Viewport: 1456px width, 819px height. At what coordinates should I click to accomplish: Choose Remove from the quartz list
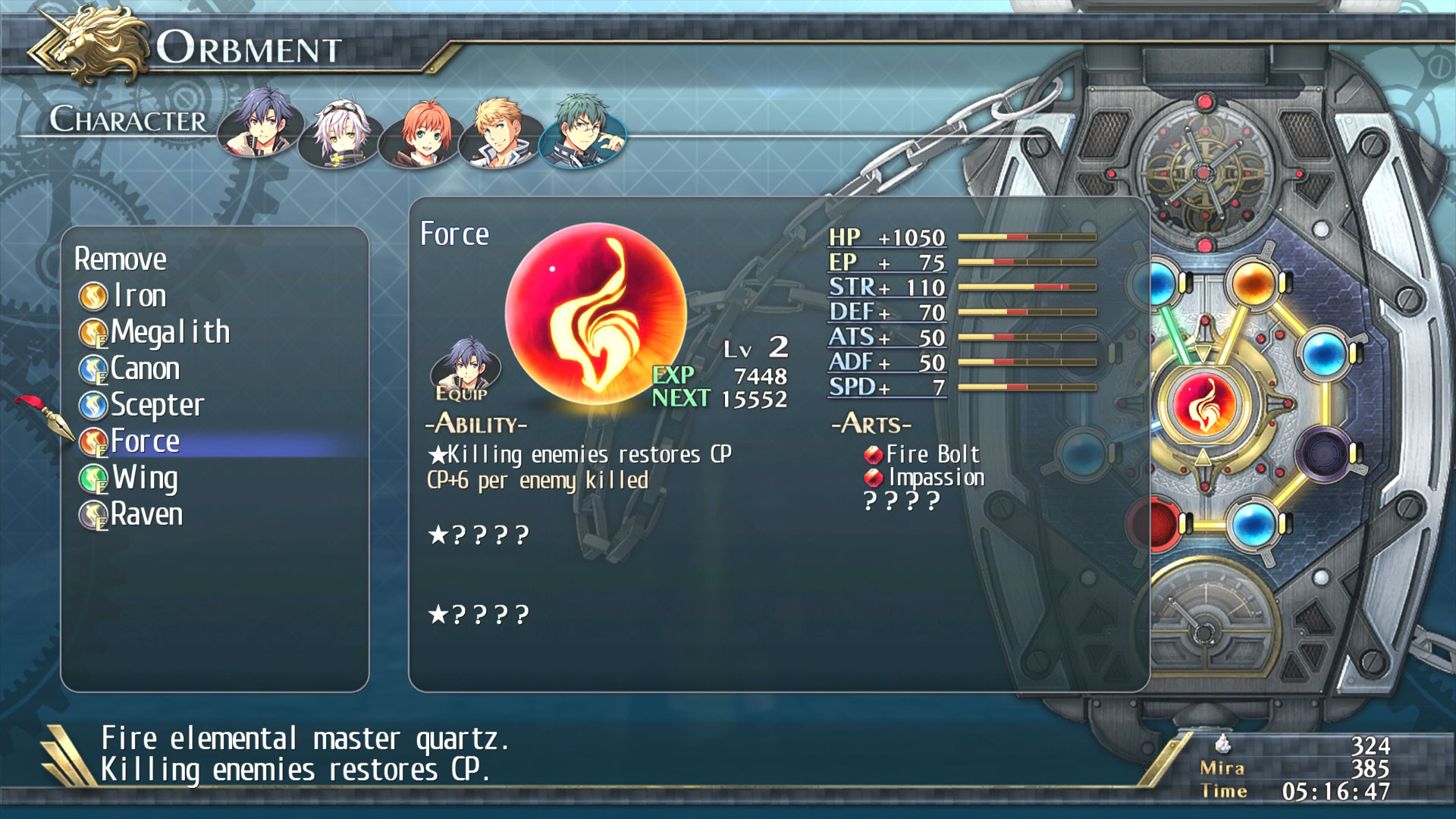point(121,259)
